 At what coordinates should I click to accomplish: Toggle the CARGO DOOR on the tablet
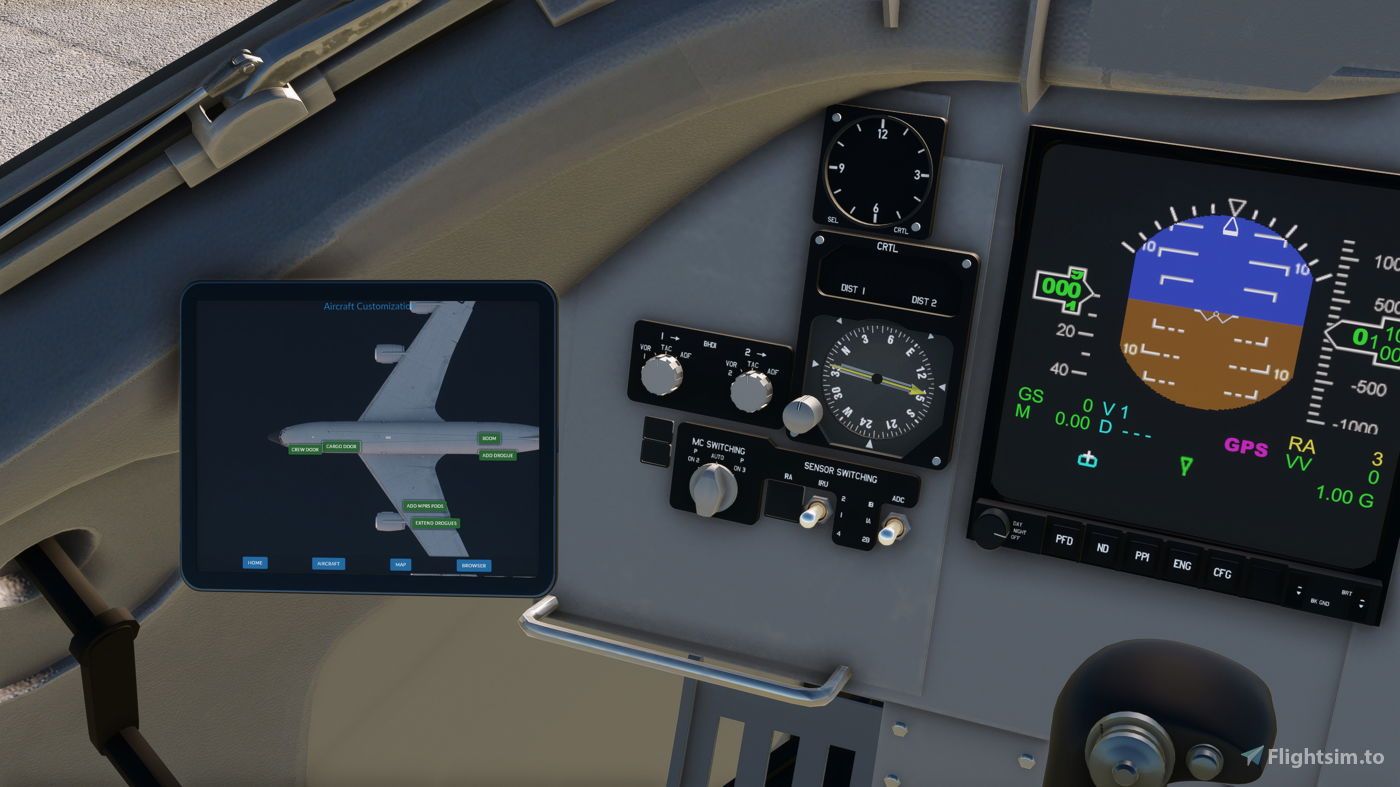point(342,447)
